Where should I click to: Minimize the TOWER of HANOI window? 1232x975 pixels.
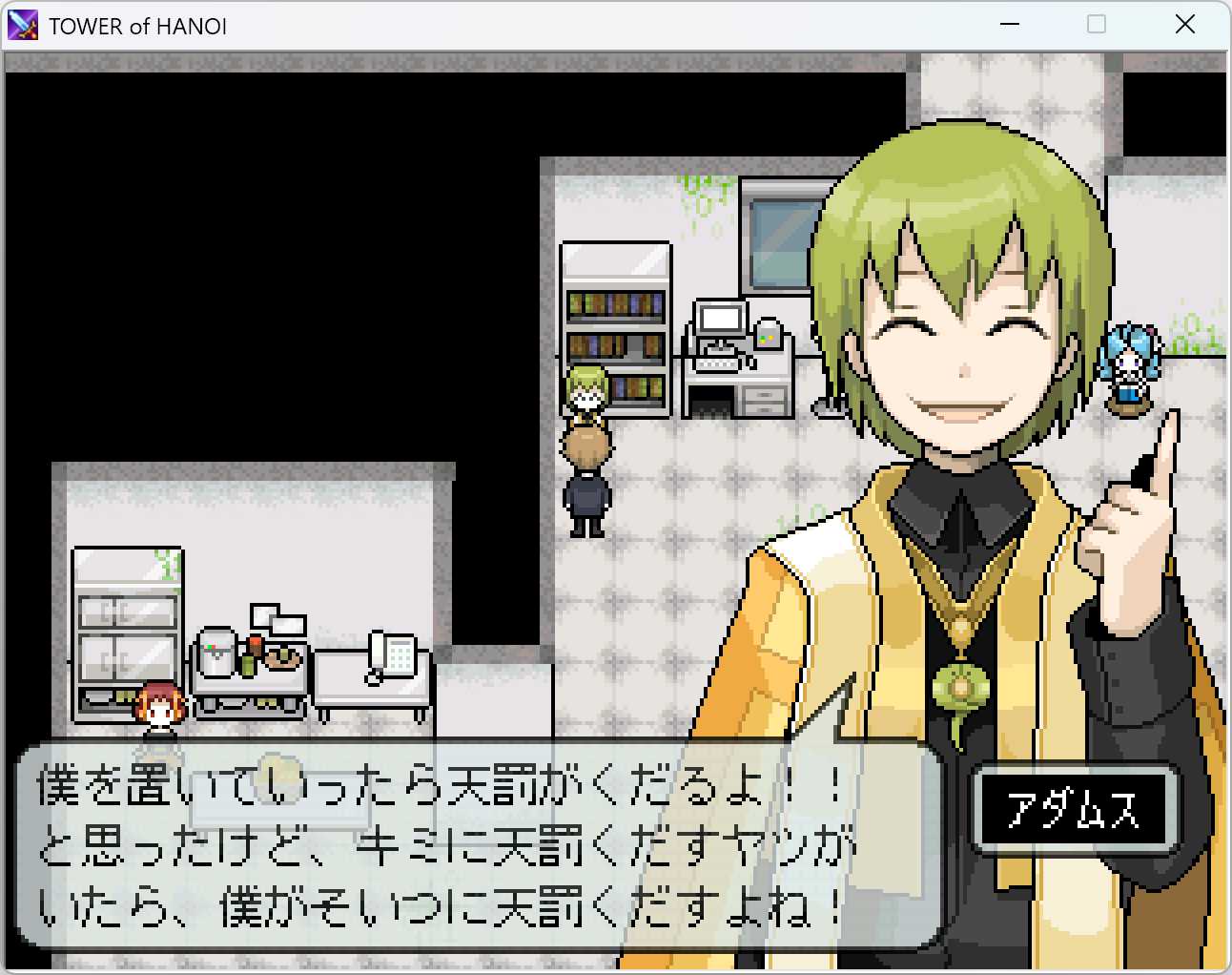tap(1010, 25)
